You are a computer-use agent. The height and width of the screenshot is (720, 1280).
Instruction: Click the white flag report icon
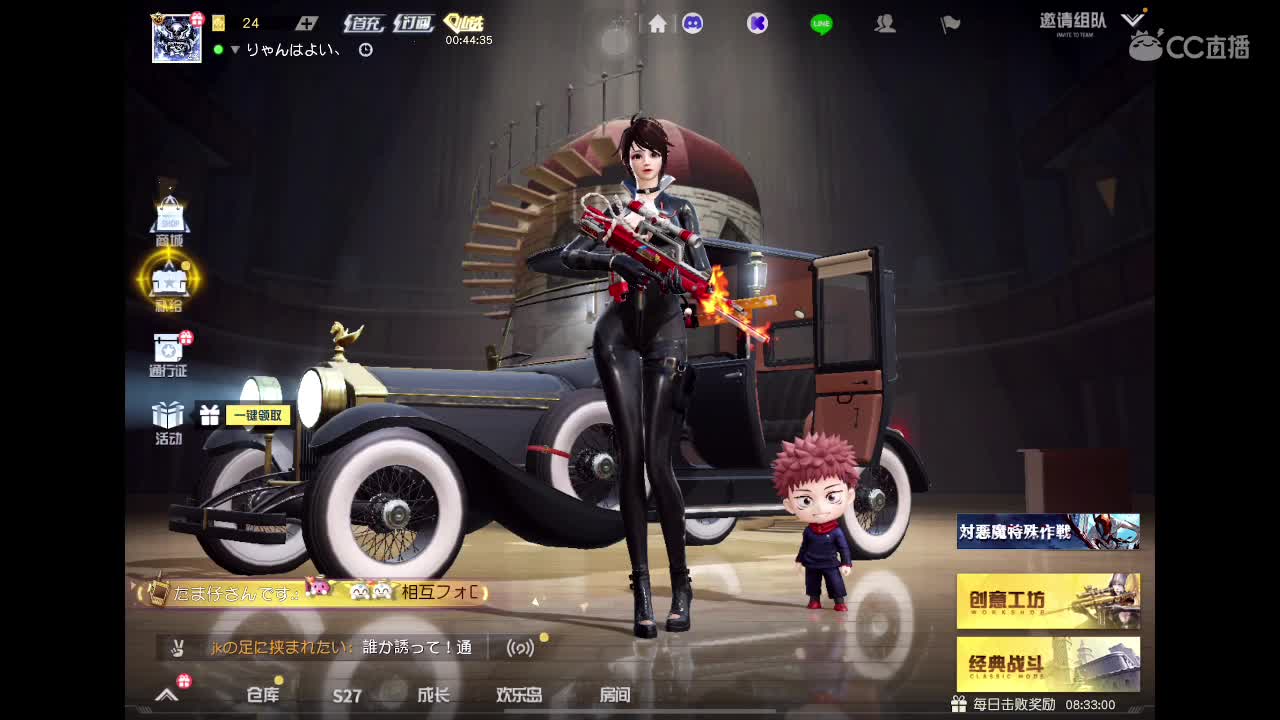pyautogui.click(x=948, y=23)
